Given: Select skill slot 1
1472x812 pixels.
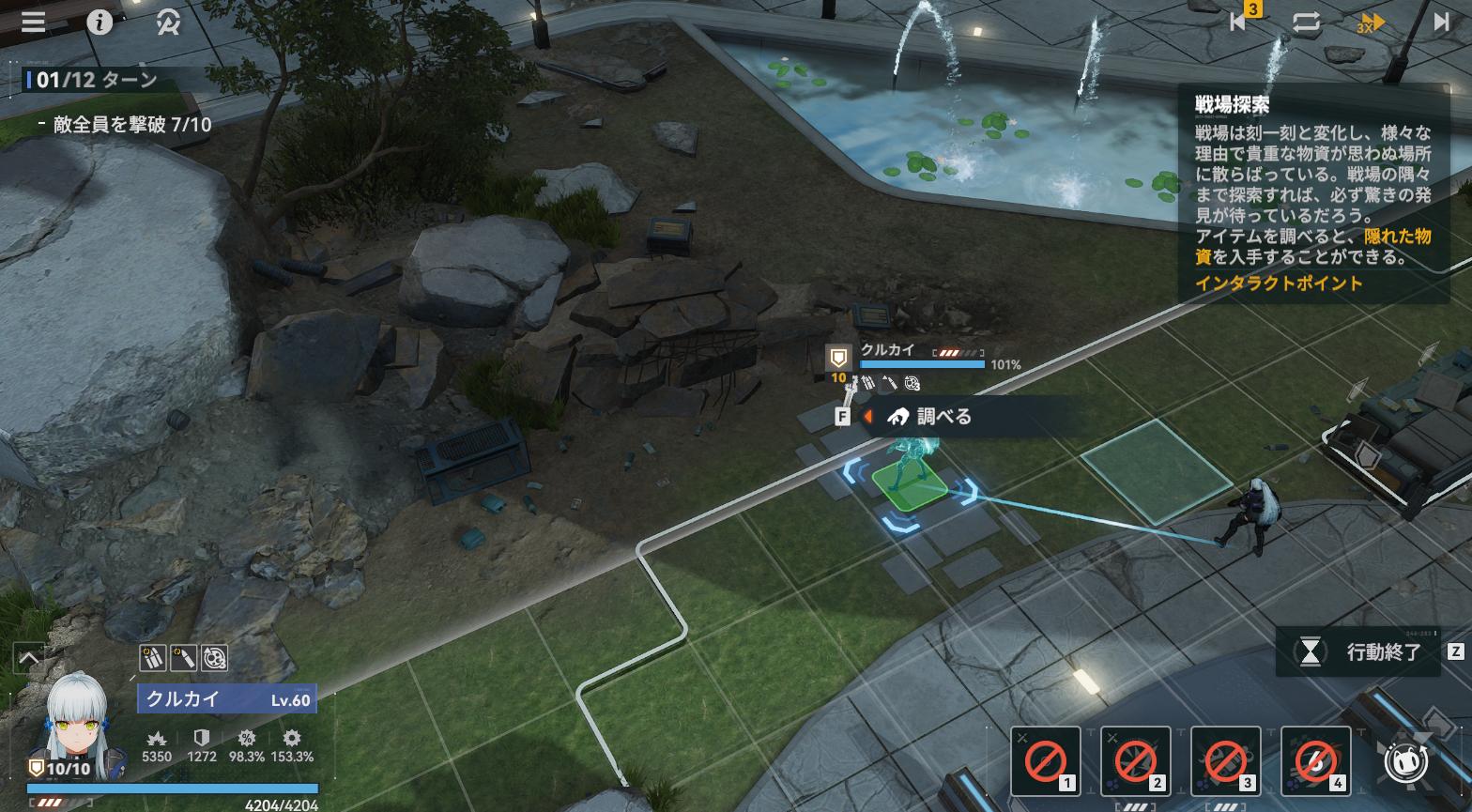Looking at the screenshot, I should click(1045, 760).
